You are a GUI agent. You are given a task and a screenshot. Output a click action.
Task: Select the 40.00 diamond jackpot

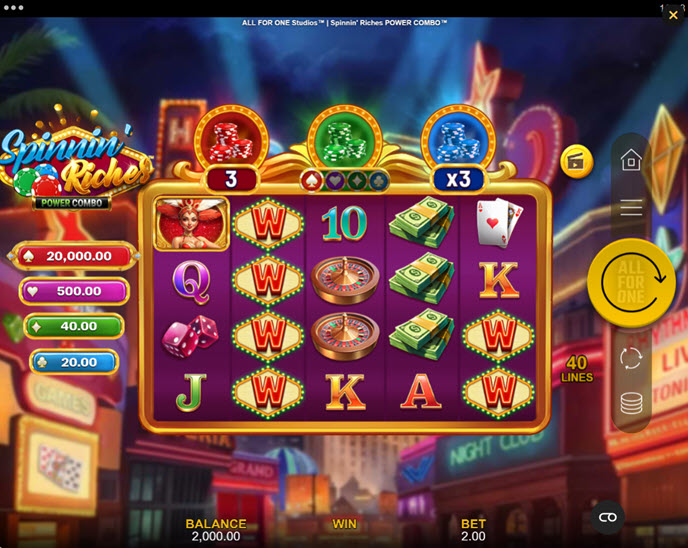point(74,326)
